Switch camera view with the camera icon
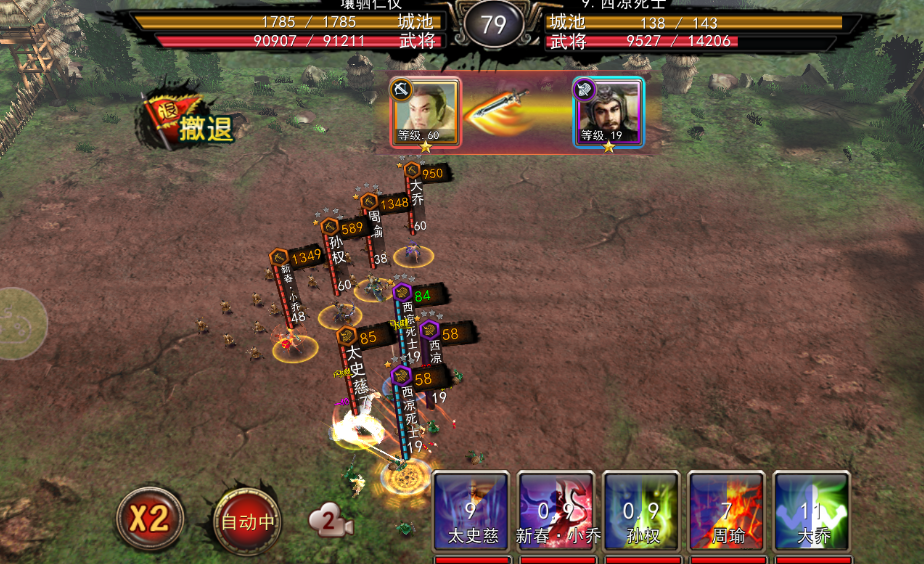The image size is (924, 564). pos(331,520)
